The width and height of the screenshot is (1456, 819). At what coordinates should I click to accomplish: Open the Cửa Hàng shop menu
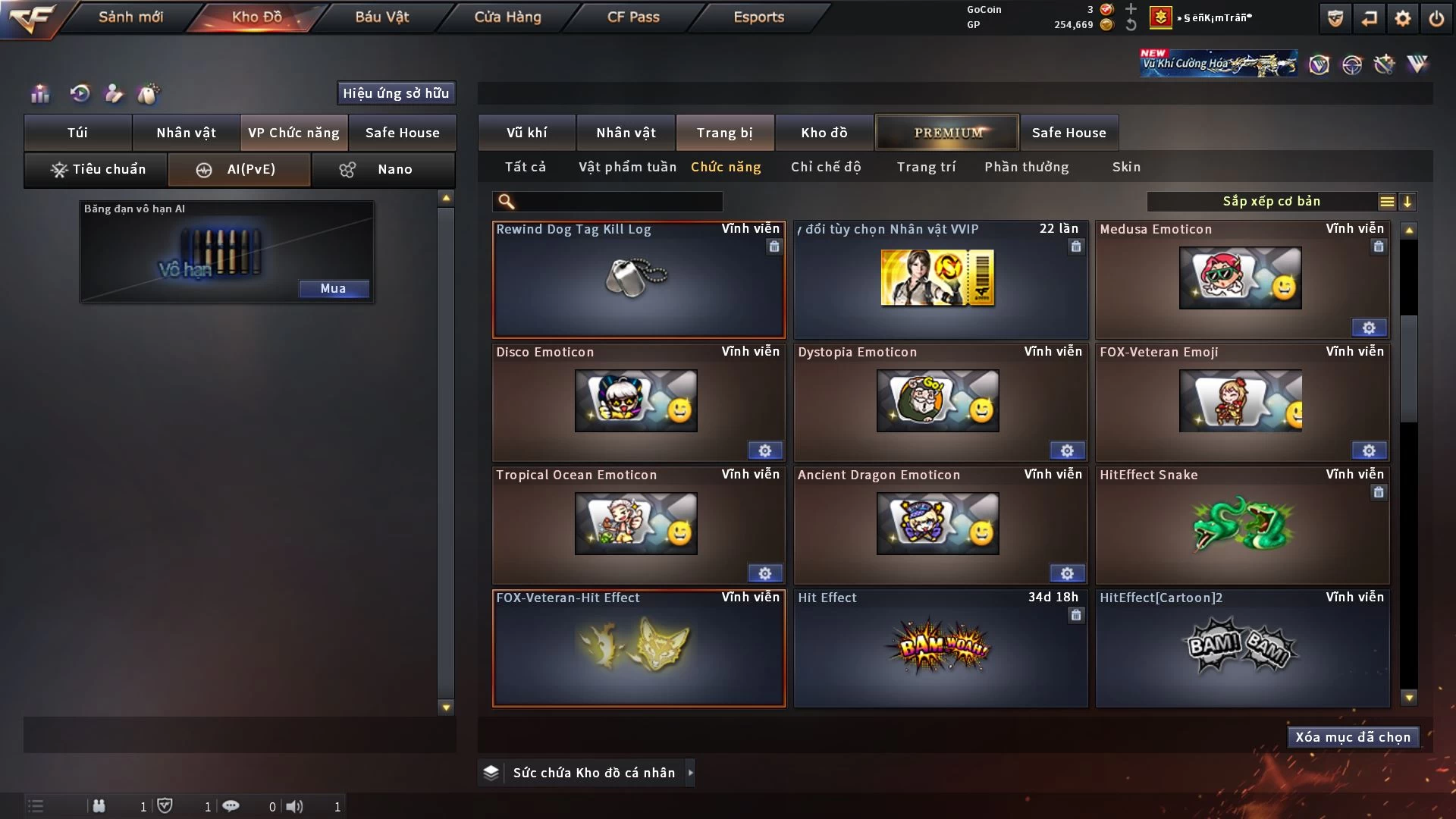(x=507, y=17)
